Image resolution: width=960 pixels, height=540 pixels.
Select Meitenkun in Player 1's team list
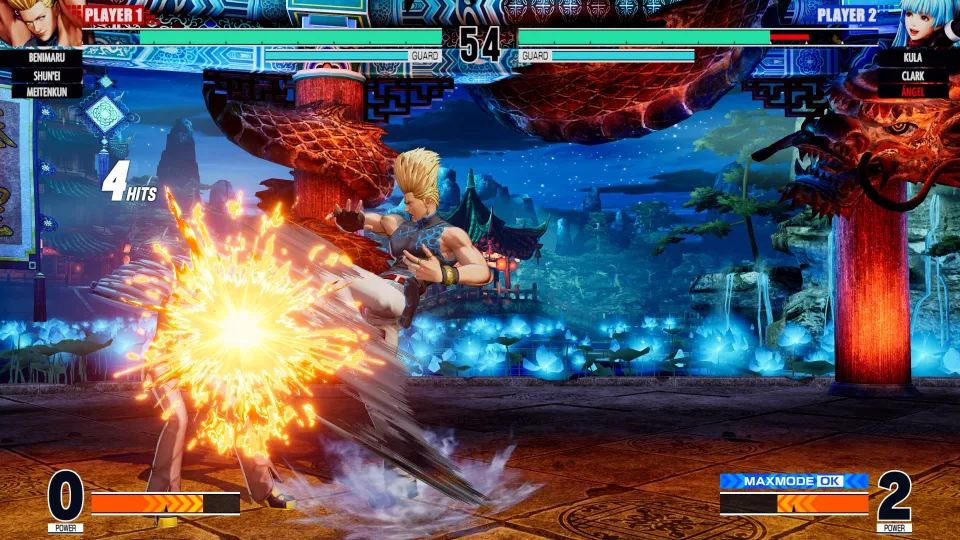coord(41,91)
